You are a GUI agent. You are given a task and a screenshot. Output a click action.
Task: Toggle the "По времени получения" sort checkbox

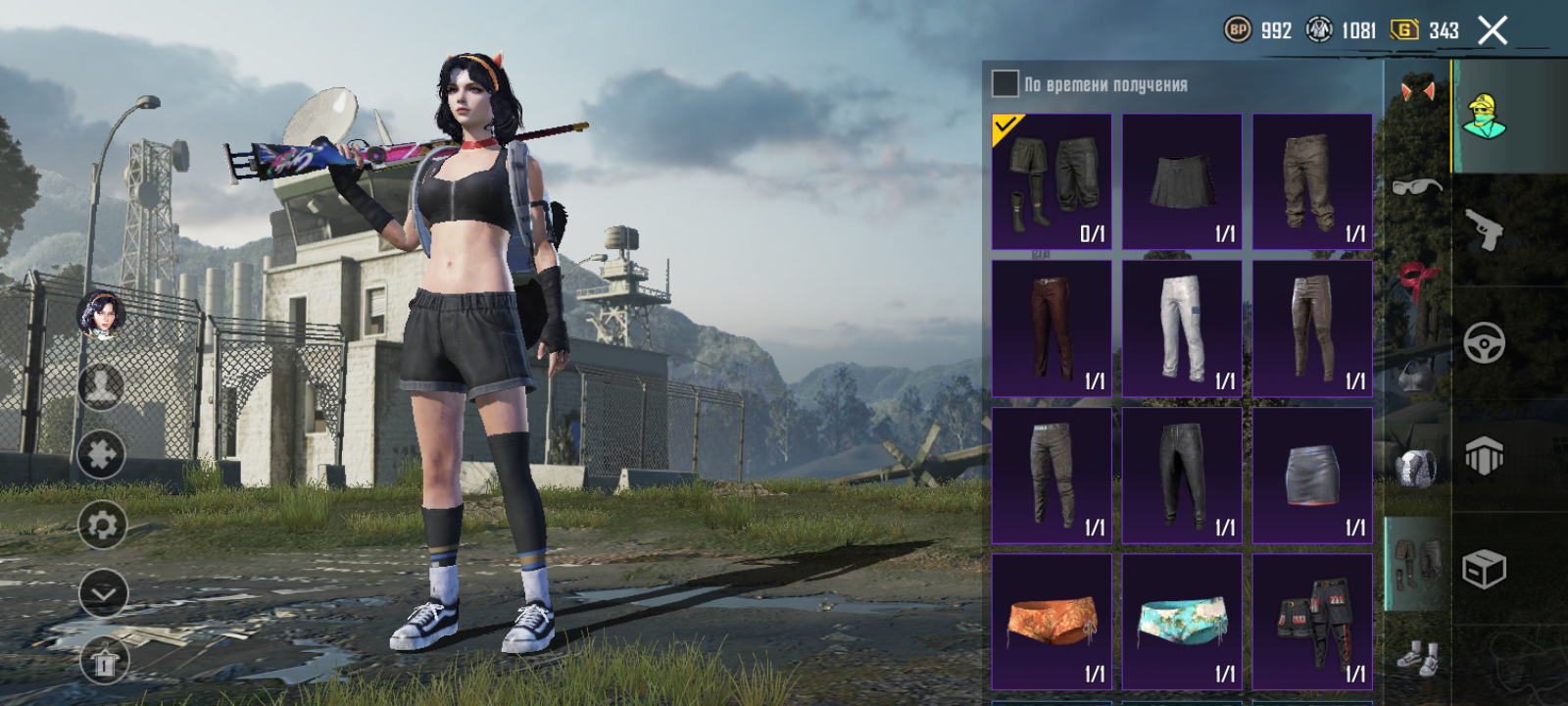[x=1005, y=83]
